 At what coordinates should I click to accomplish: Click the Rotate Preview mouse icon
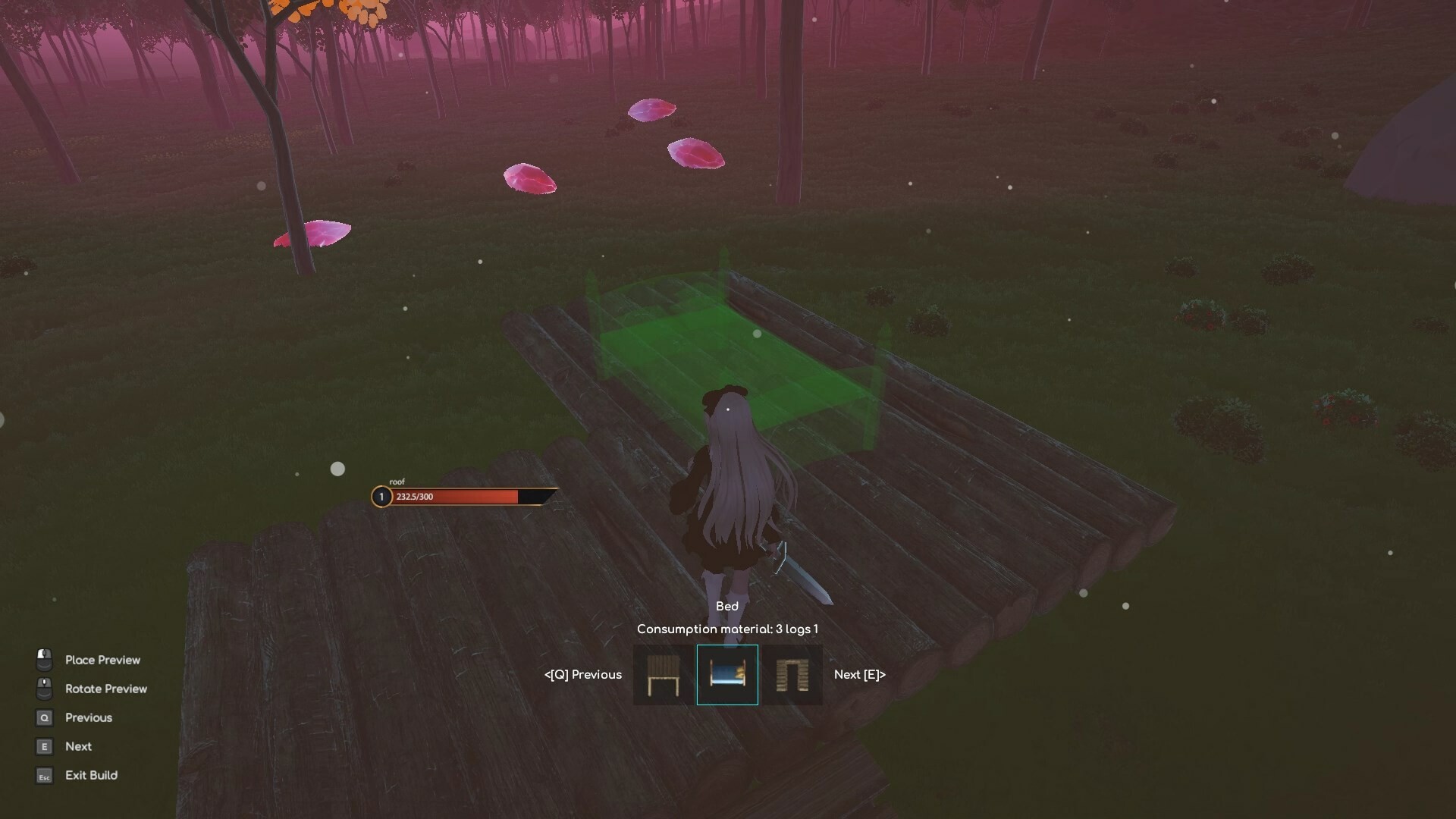[x=43, y=688]
